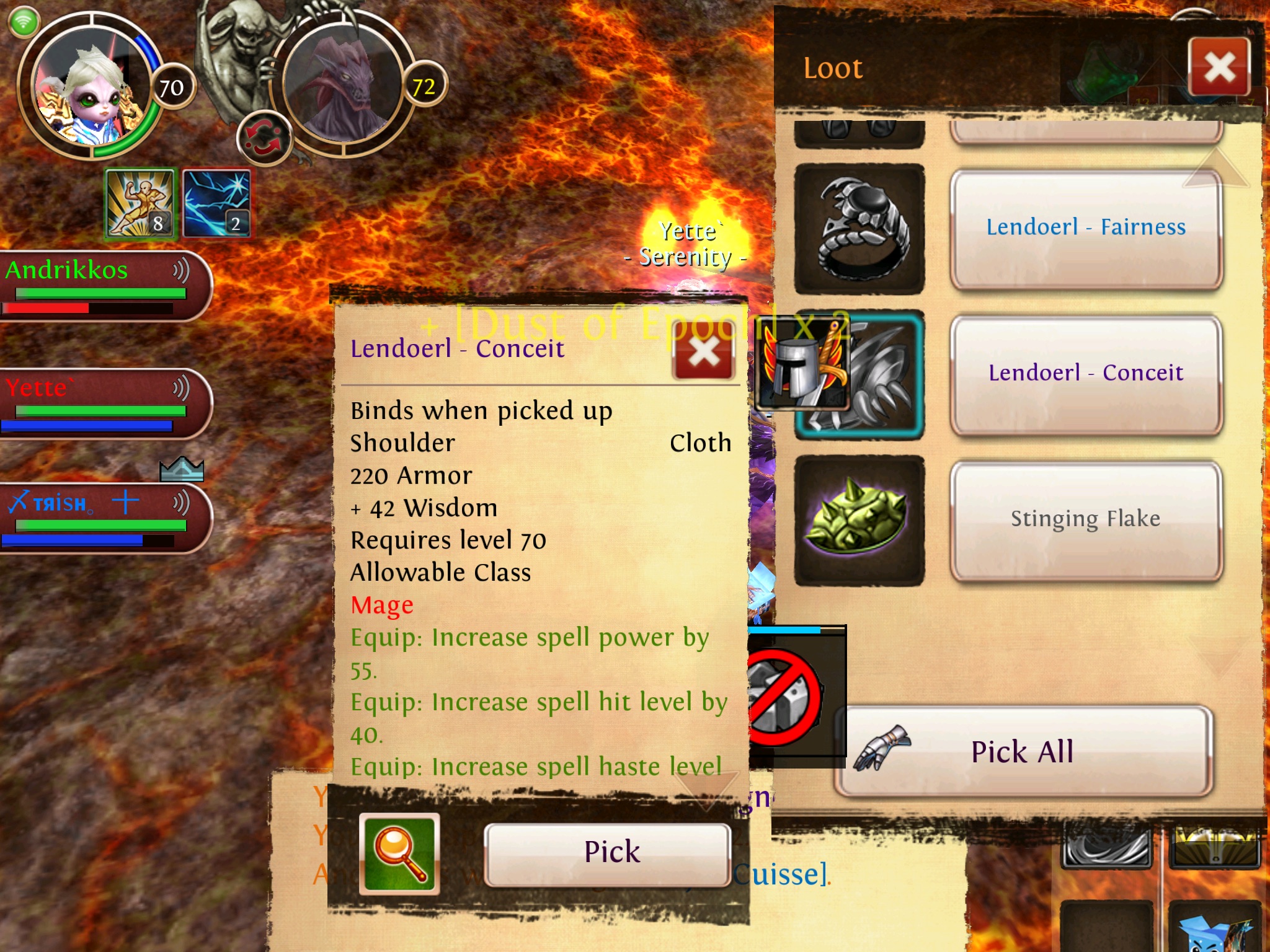Select party member Yette
The image size is (1270, 952).
click(99, 403)
